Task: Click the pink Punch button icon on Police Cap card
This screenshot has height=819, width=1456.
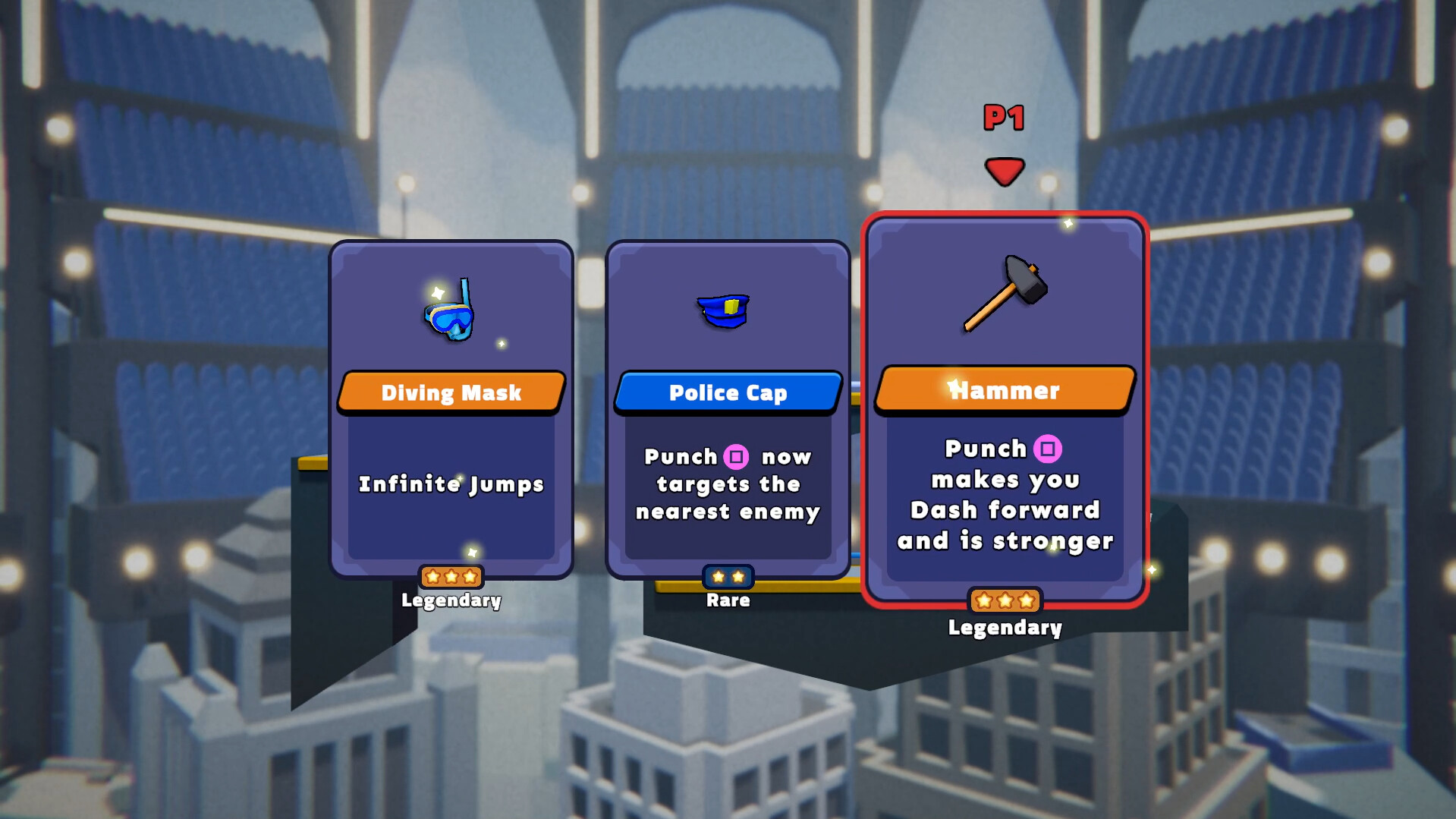Action: [737, 457]
